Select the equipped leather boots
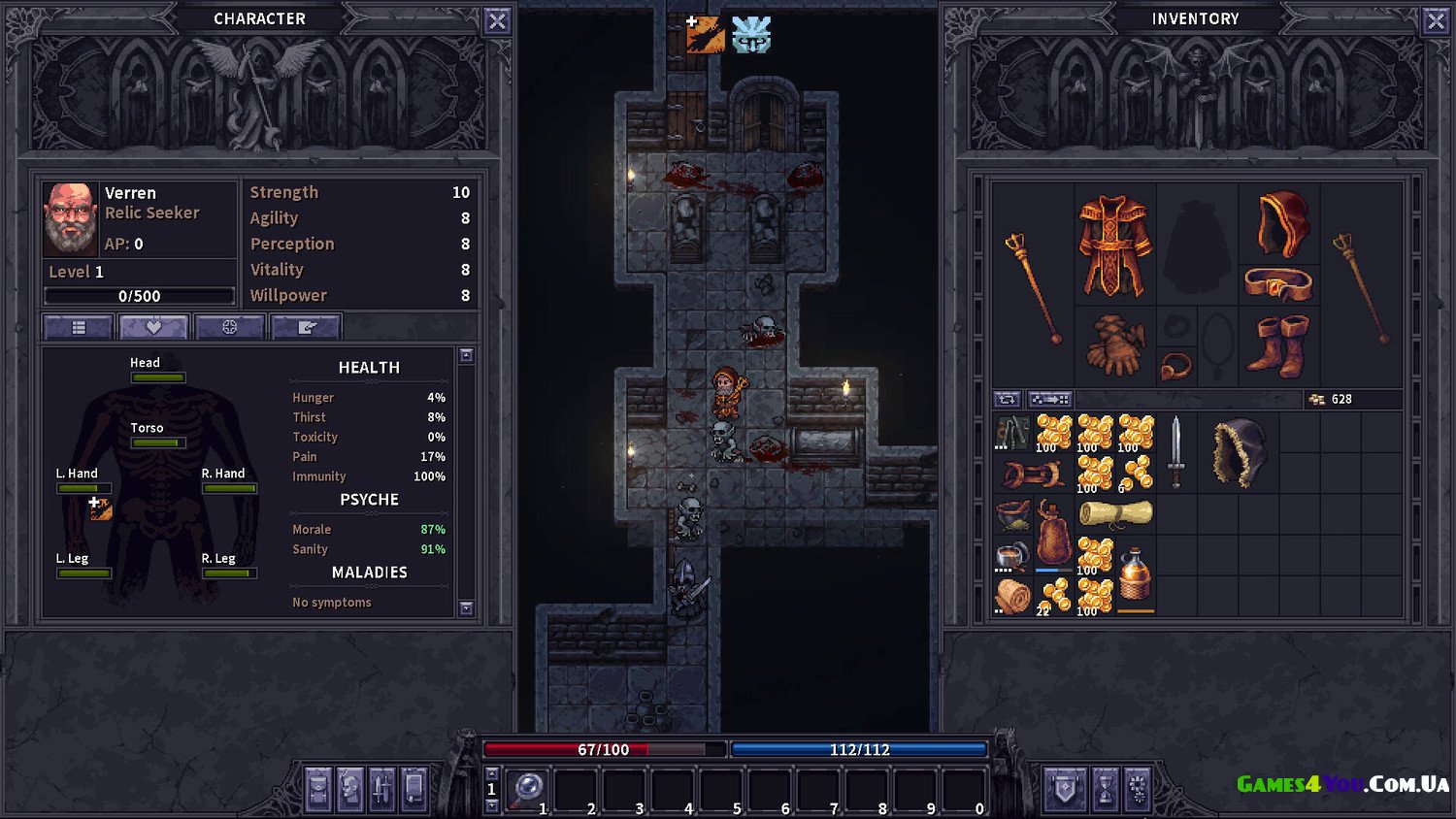Screen dimensions: 1456x819 click(x=1278, y=344)
